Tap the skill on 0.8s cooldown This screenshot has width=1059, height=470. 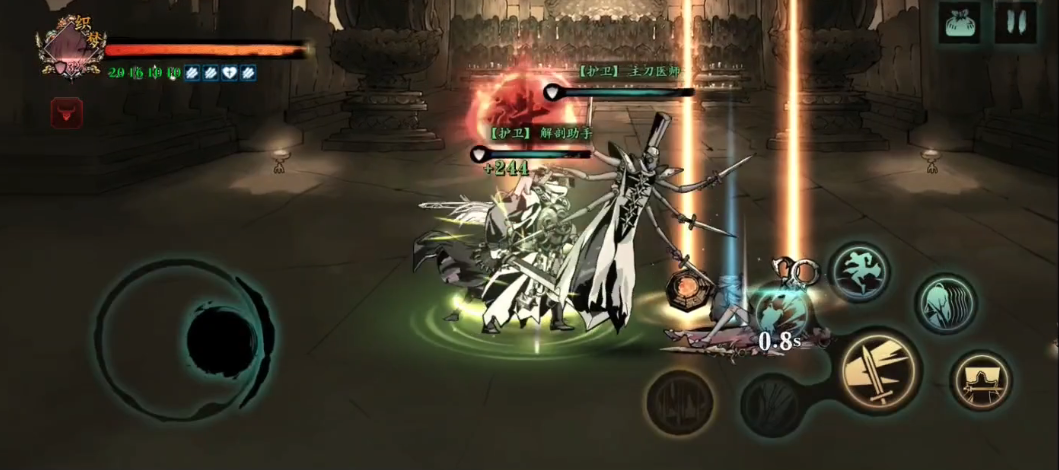(778, 314)
